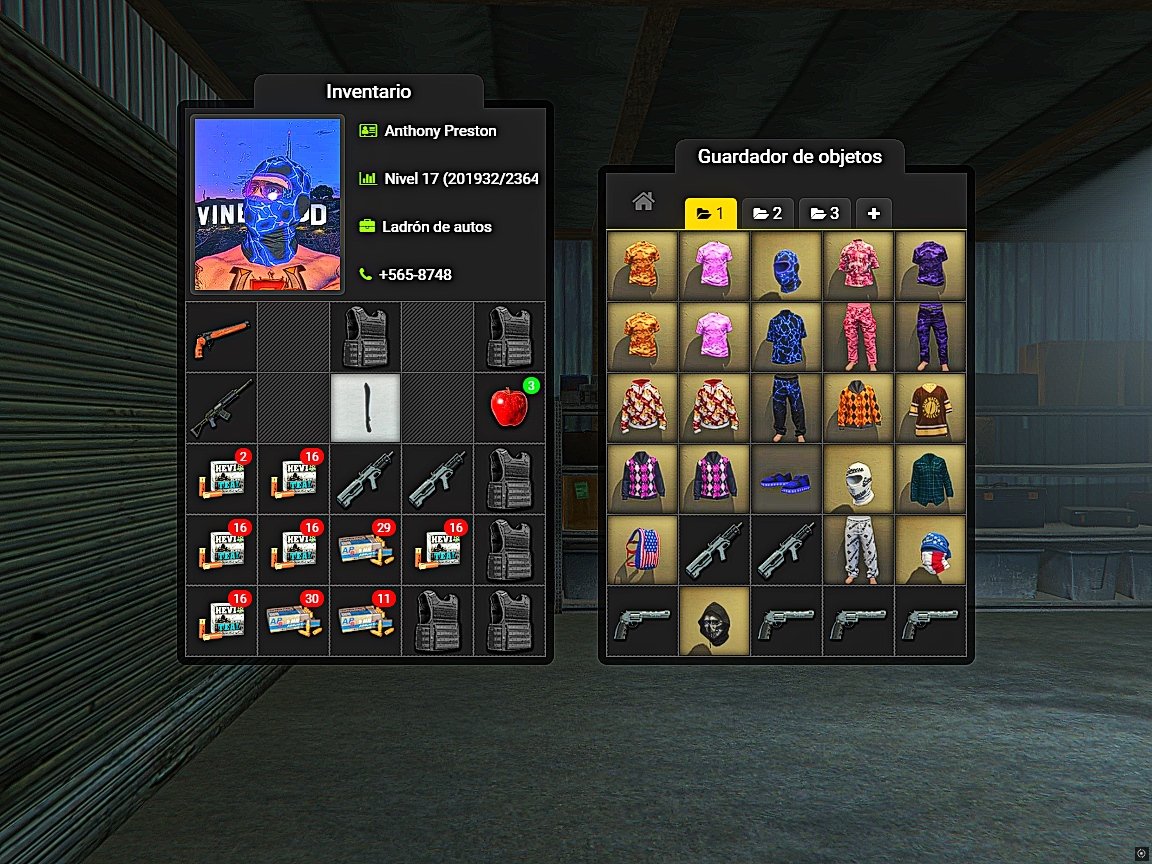This screenshot has width=1152, height=864.
Task: Select the purple pants in storage
Action: (930, 337)
